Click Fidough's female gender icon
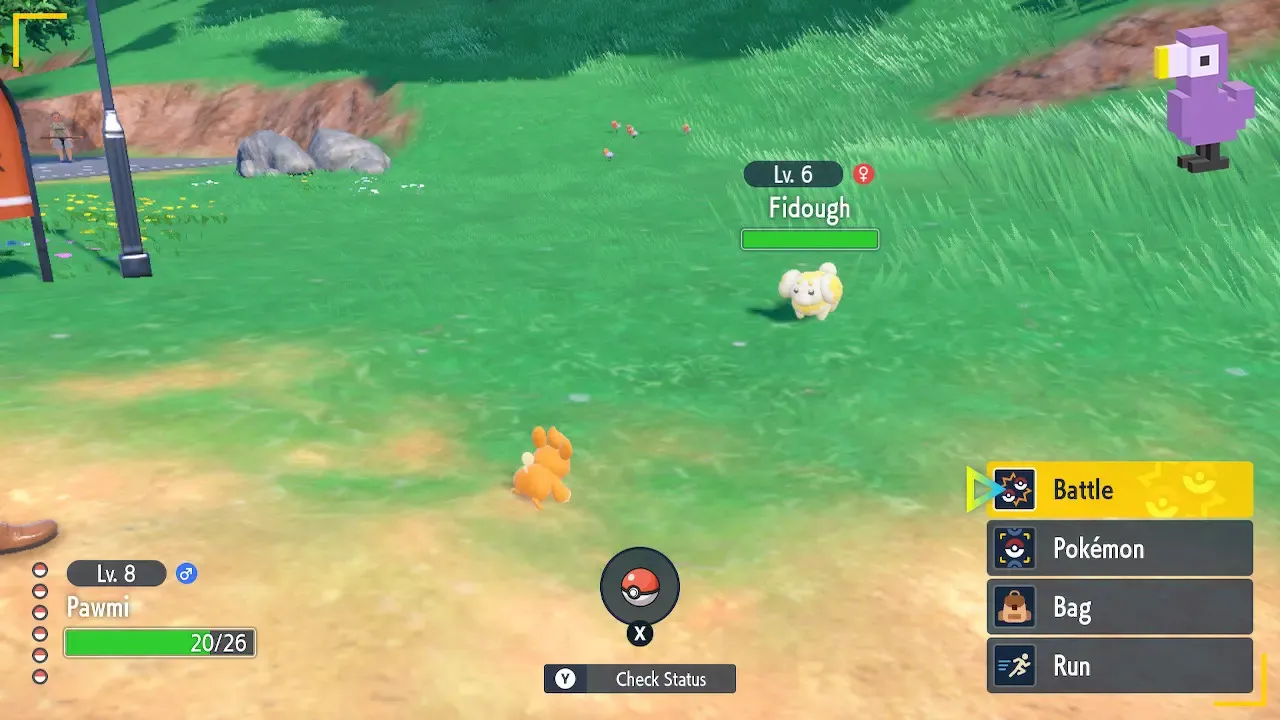Viewport: 1280px width, 720px height. click(862, 173)
